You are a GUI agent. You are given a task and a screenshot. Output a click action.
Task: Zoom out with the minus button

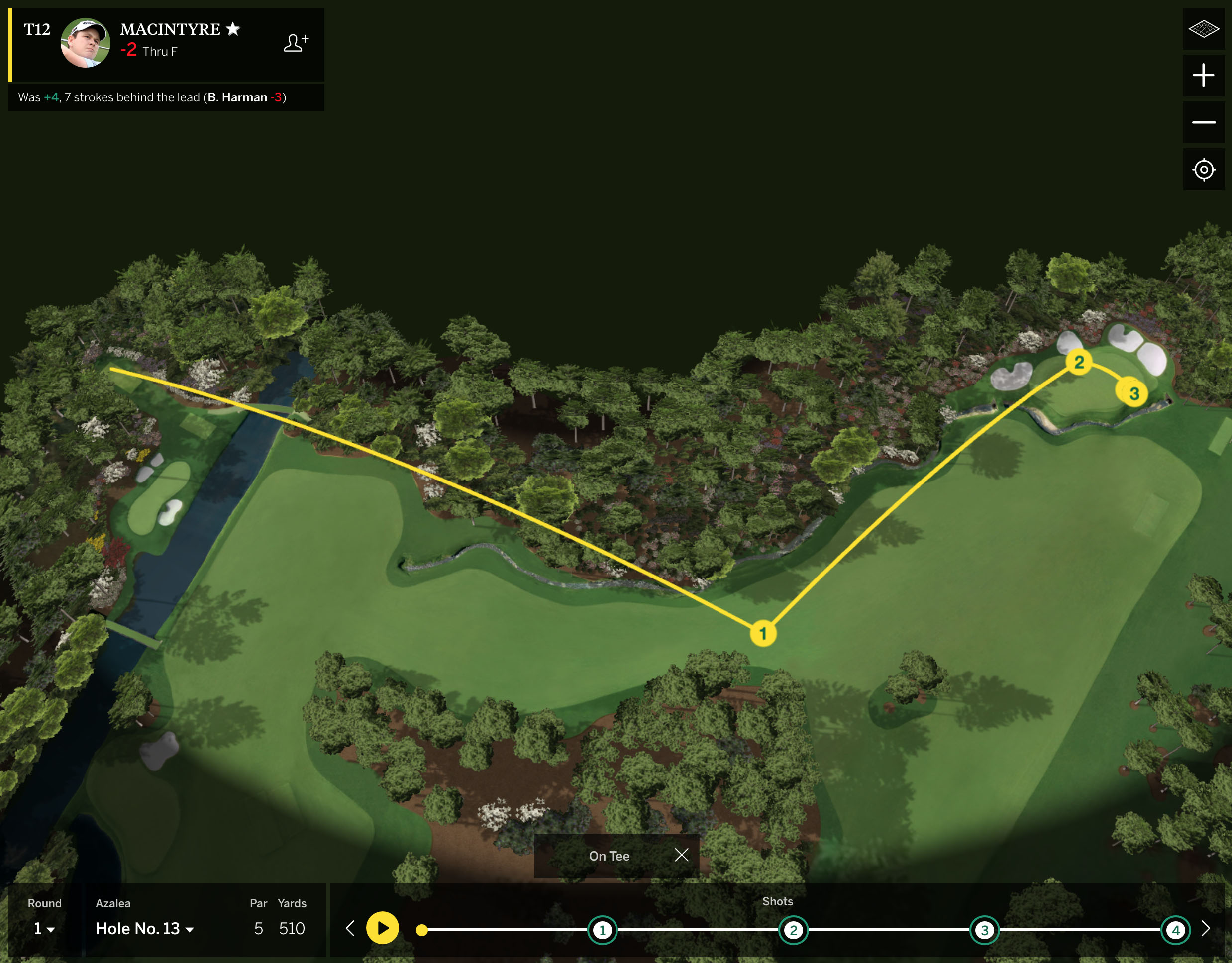tap(1203, 122)
